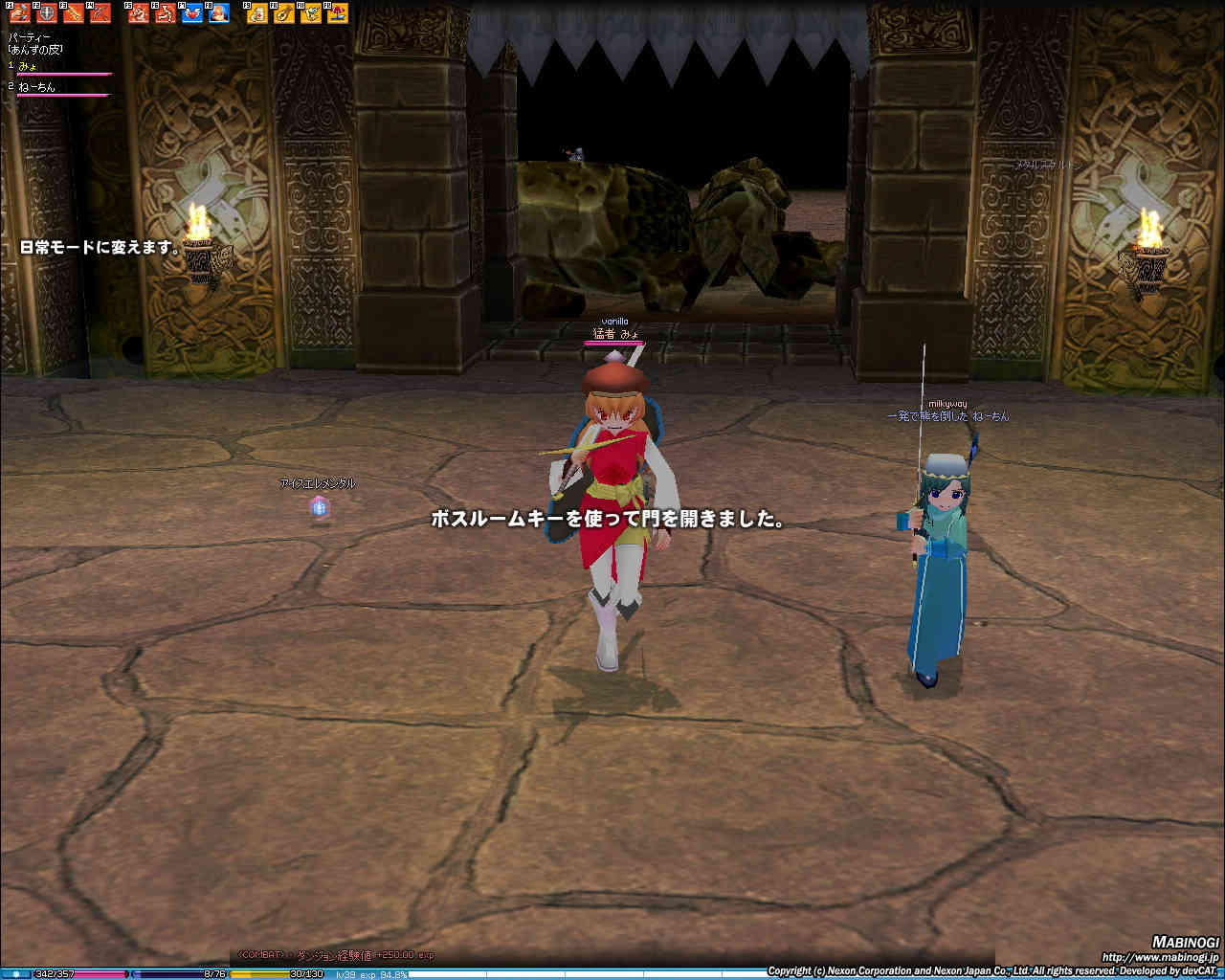
Task: Select the F3 sword skill icon
Action: point(74,13)
